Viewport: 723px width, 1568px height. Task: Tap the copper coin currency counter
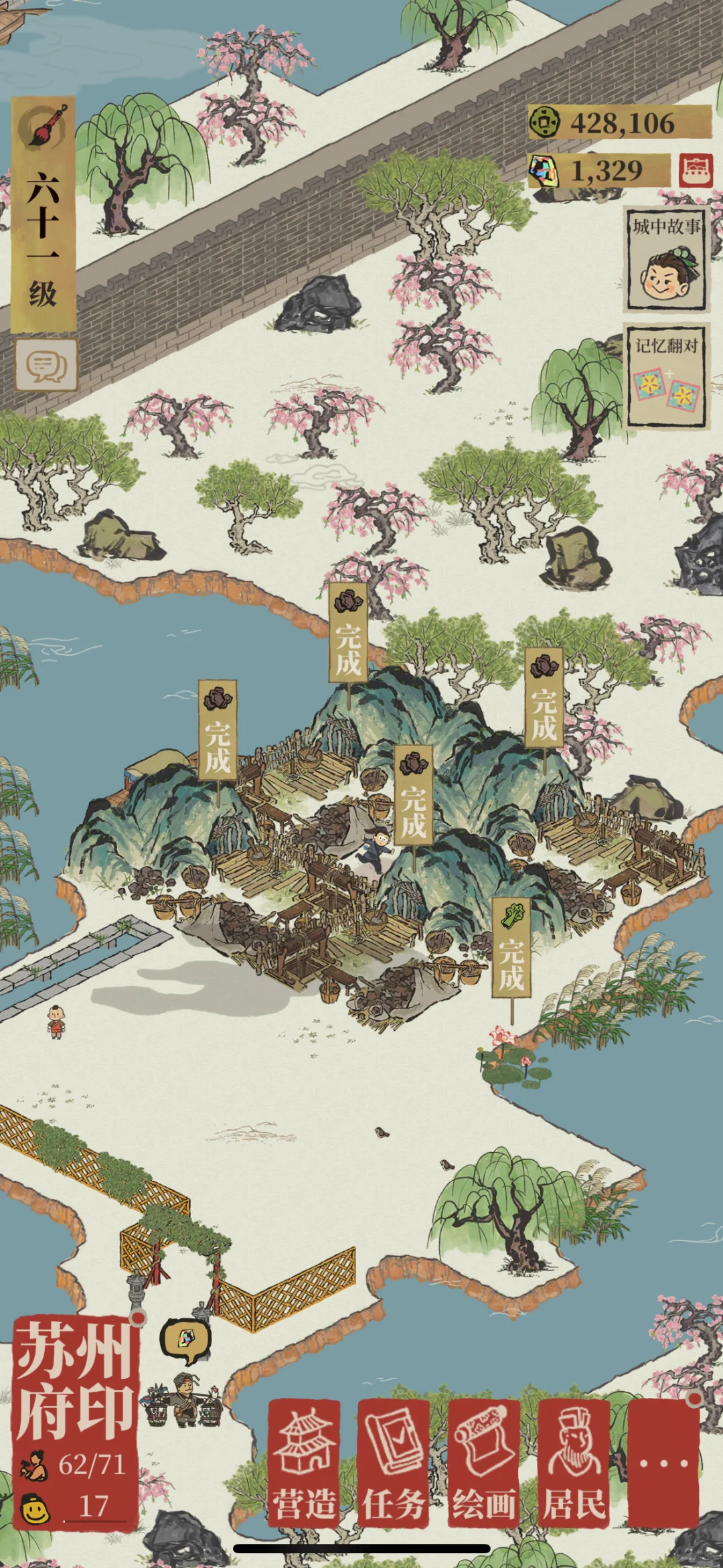coord(619,123)
